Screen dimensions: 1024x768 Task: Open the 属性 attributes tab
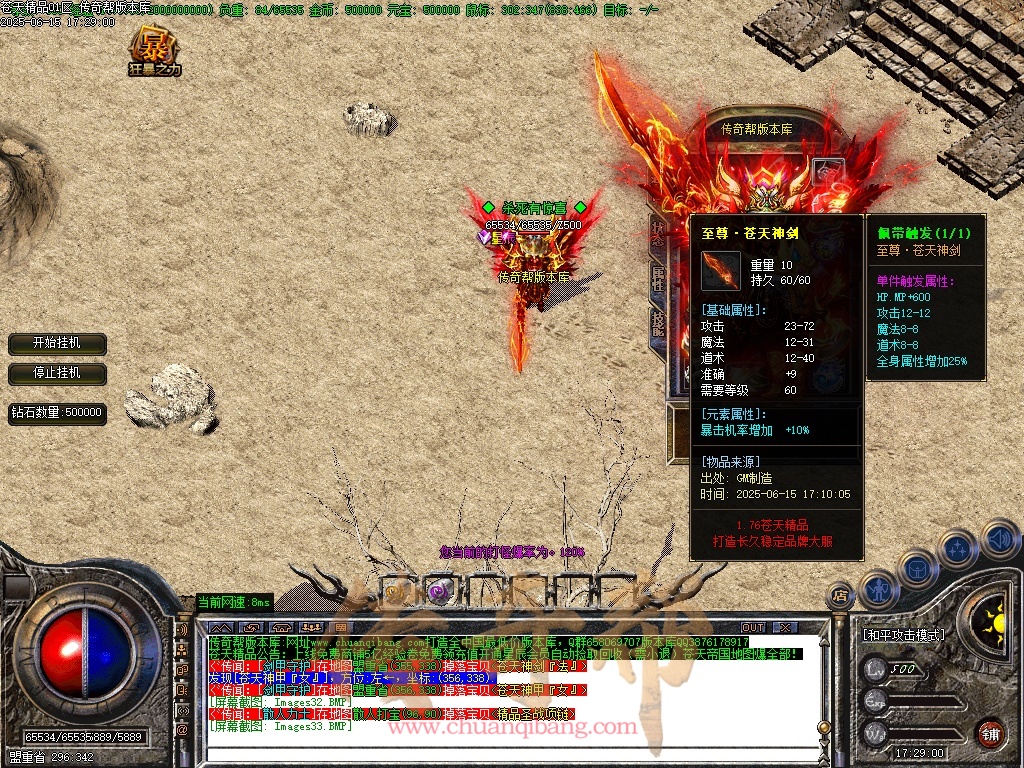pos(658,279)
